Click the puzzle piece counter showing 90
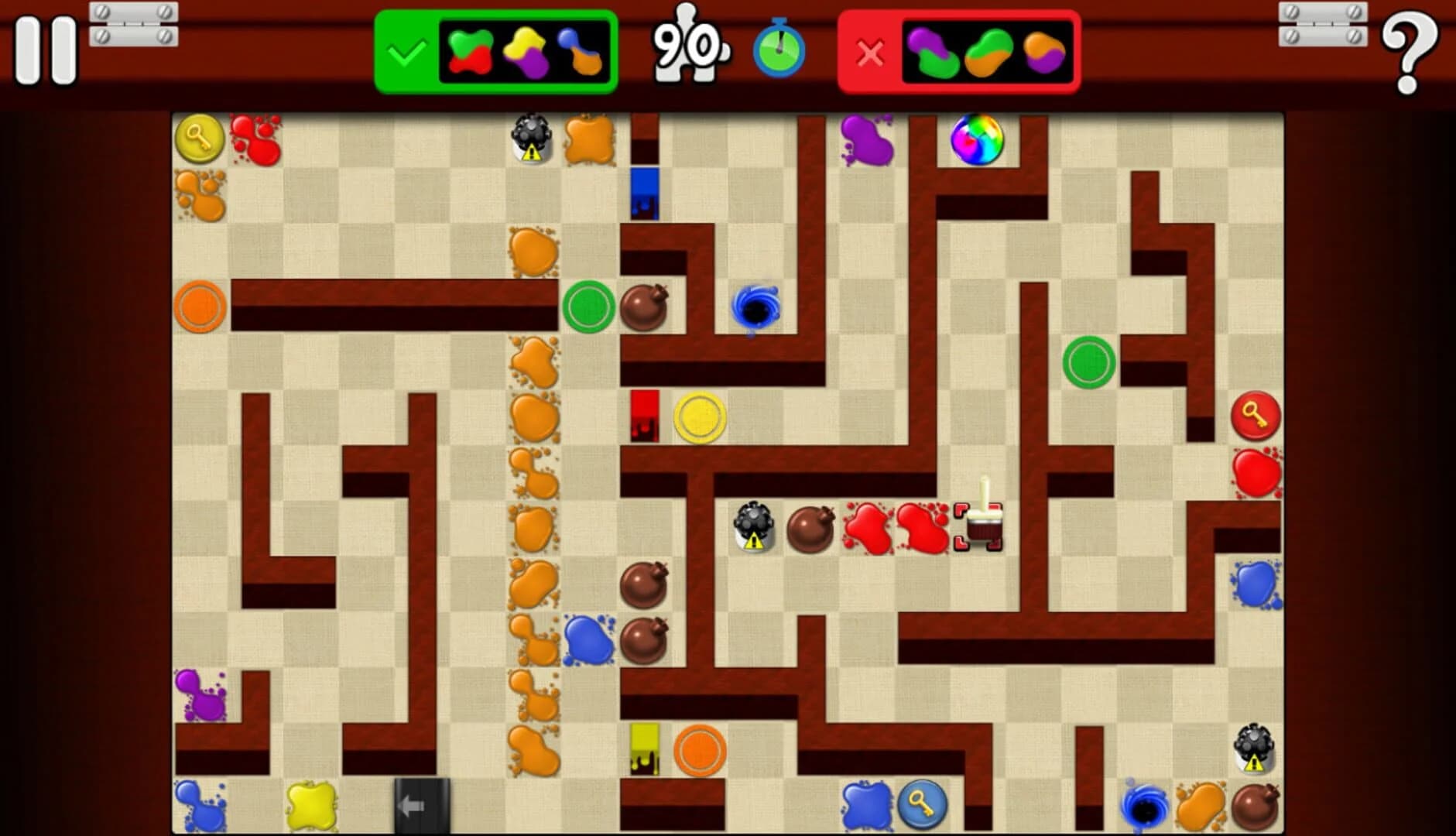The height and width of the screenshot is (836, 1456). [687, 48]
